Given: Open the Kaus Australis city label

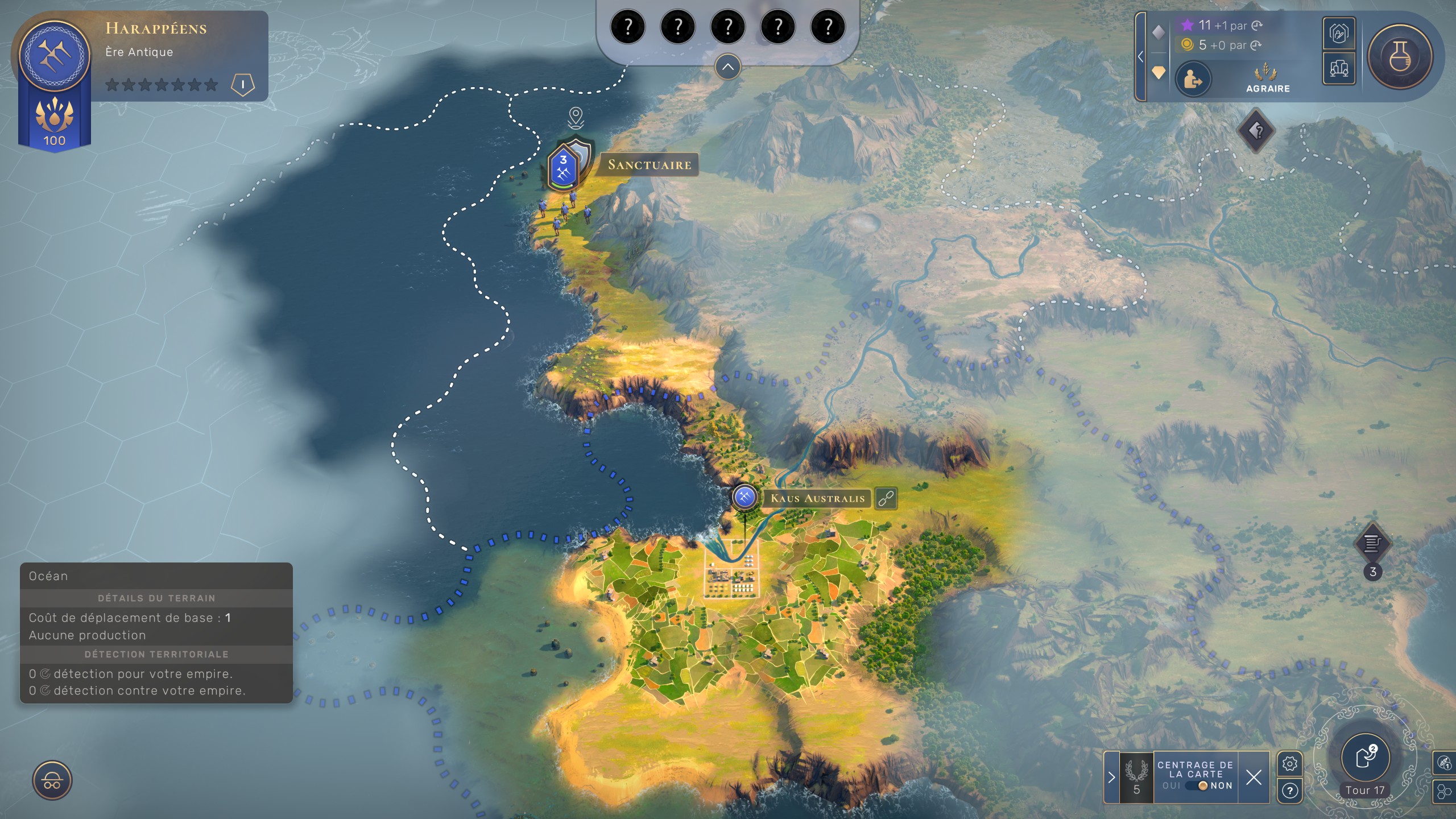Looking at the screenshot, I should click(817, 498).
